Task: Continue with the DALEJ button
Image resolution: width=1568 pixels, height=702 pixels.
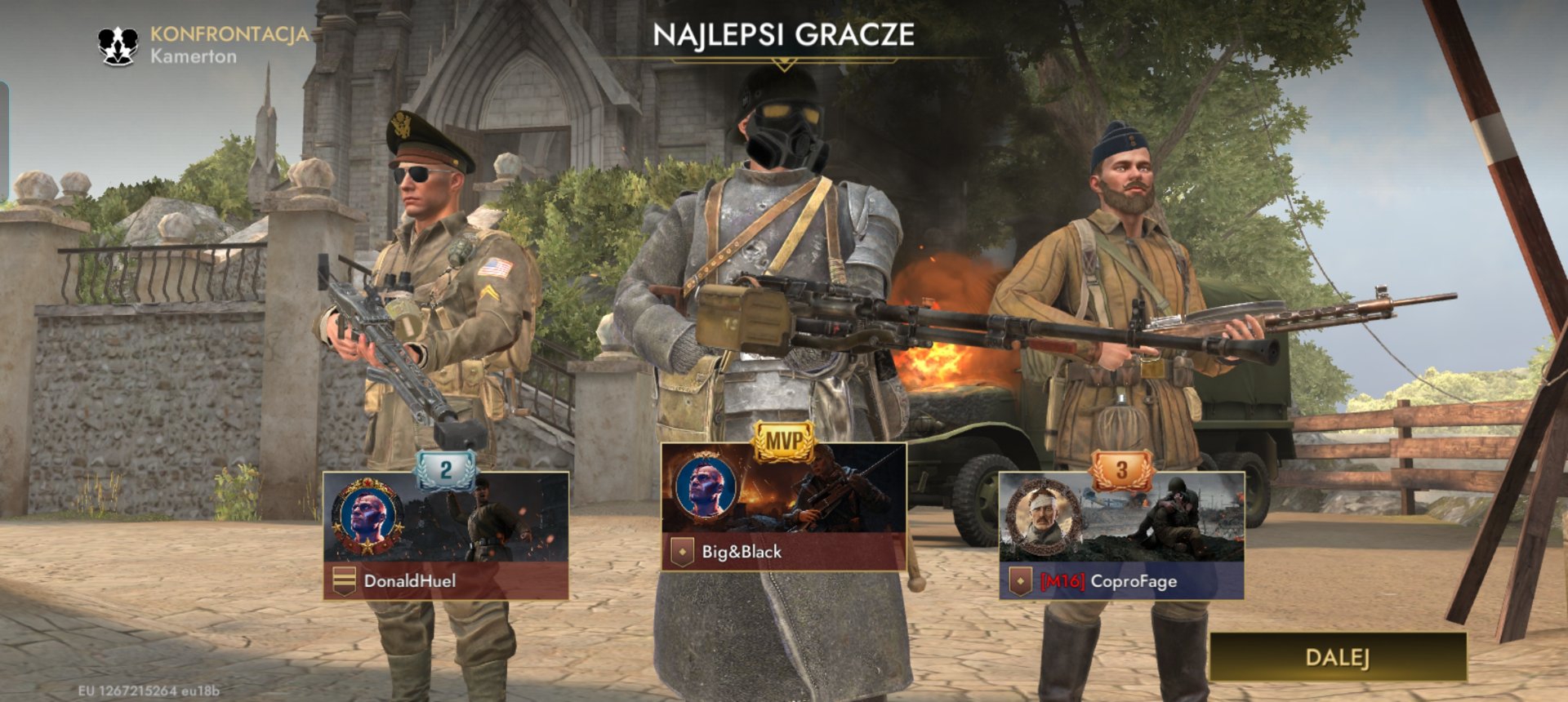Action: (1337, 657)
